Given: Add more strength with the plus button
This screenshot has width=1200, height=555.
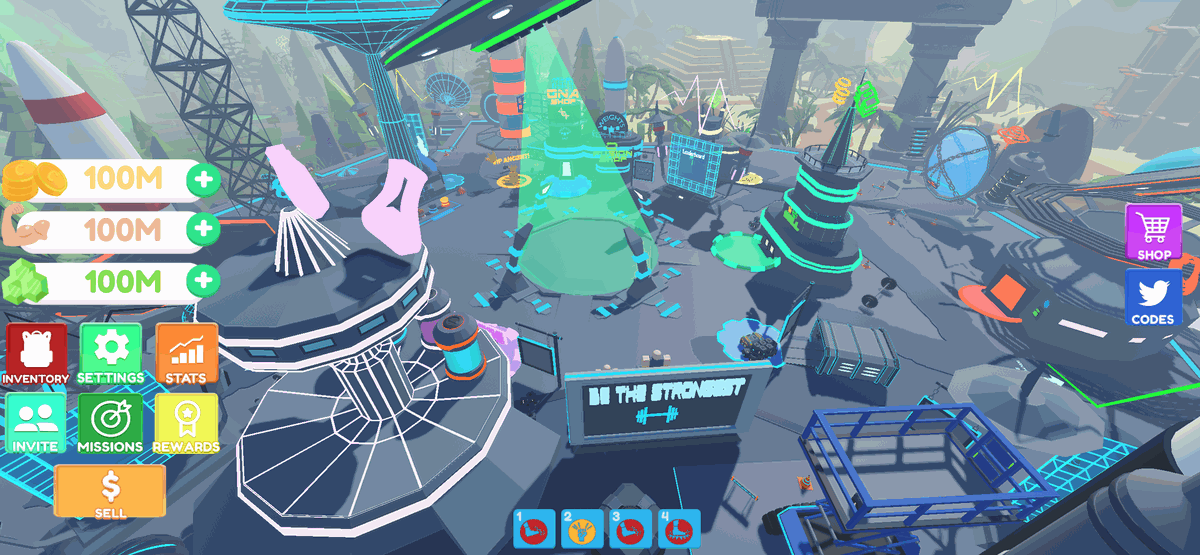Looking at the screenshot, I should (204, 229).
